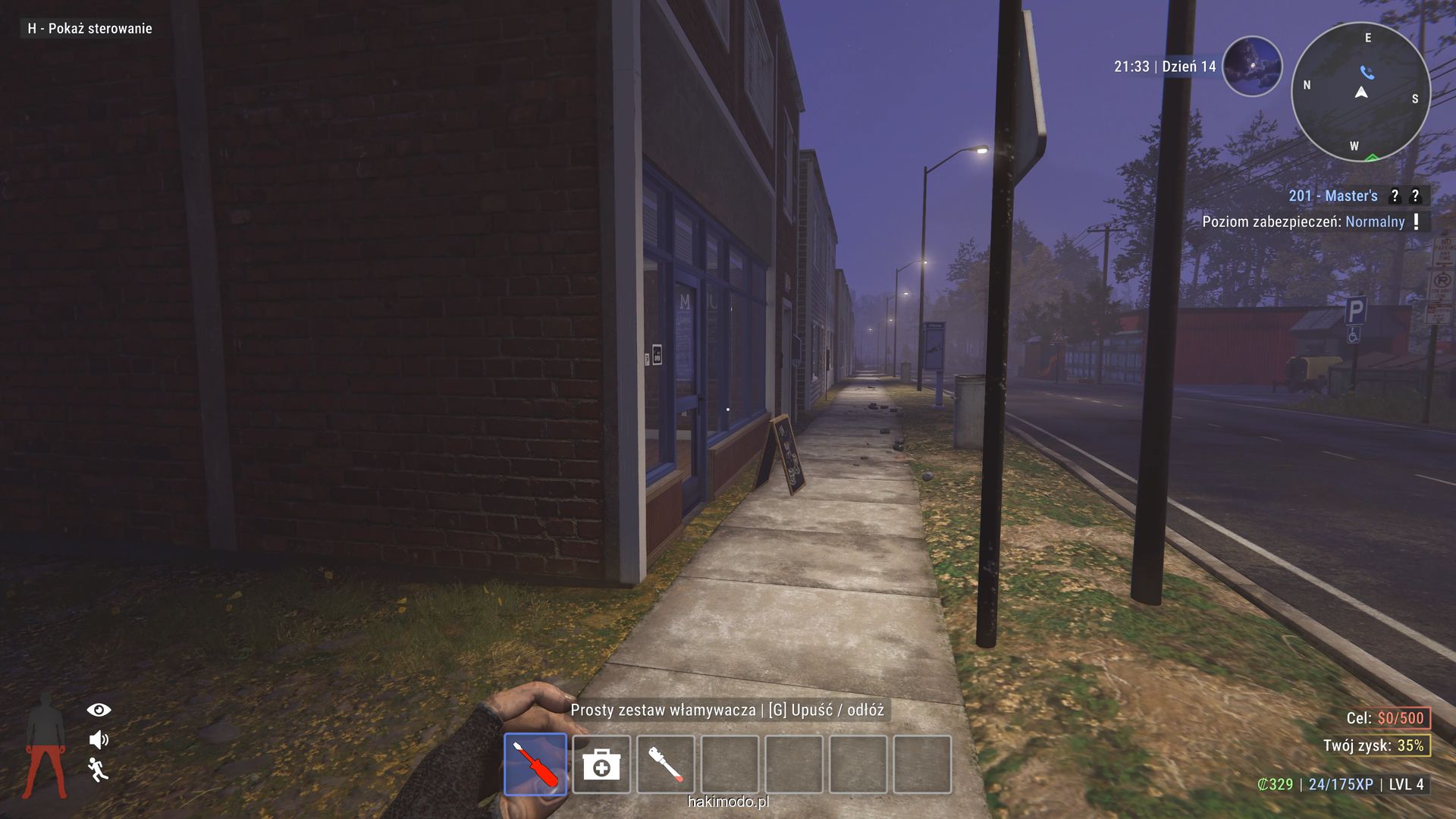The image size is (1456, 819).
Task: Click the speaker noise level icon
Action: click(99, 739)
